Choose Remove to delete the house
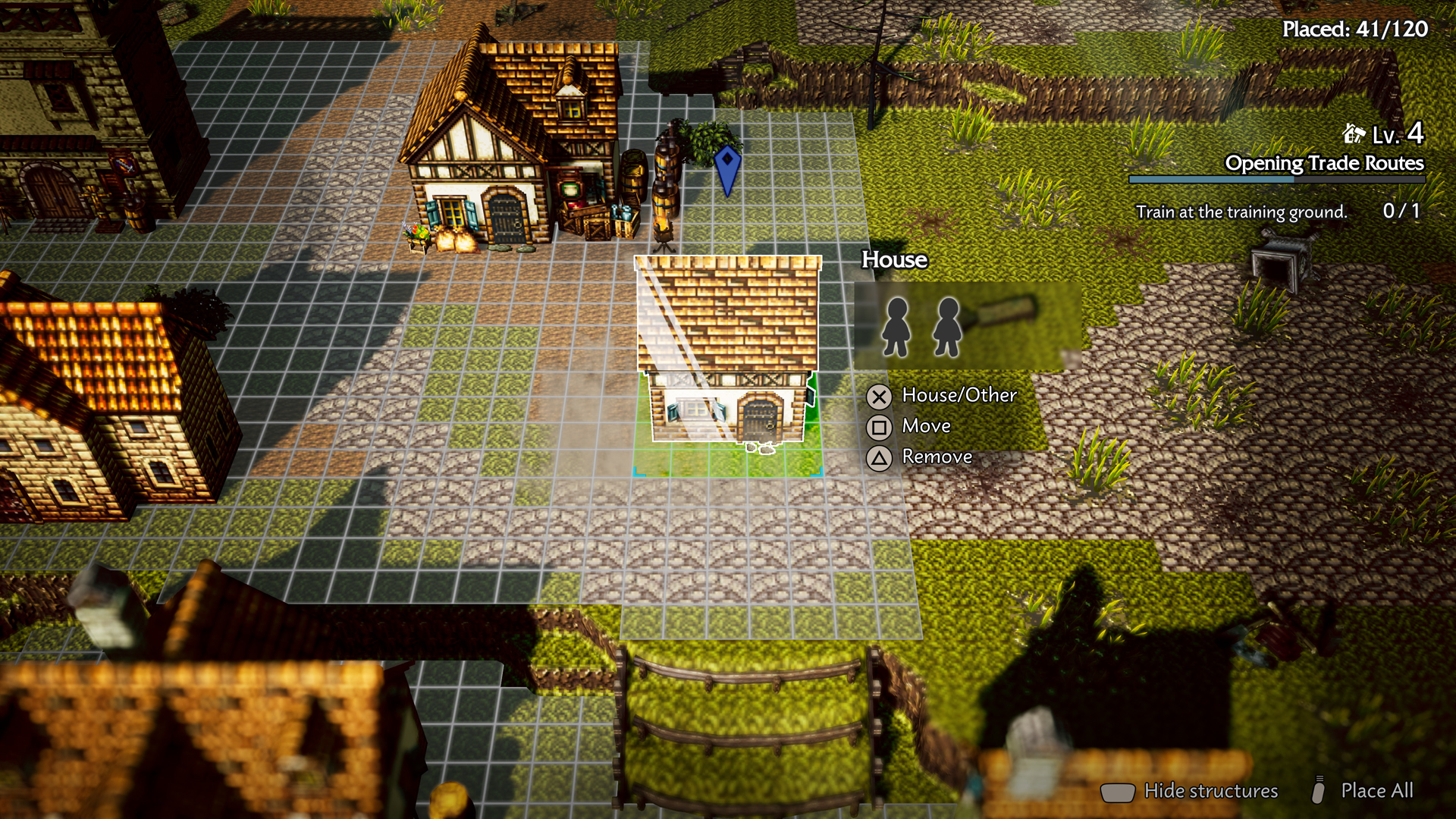 (x=936, y=457)
